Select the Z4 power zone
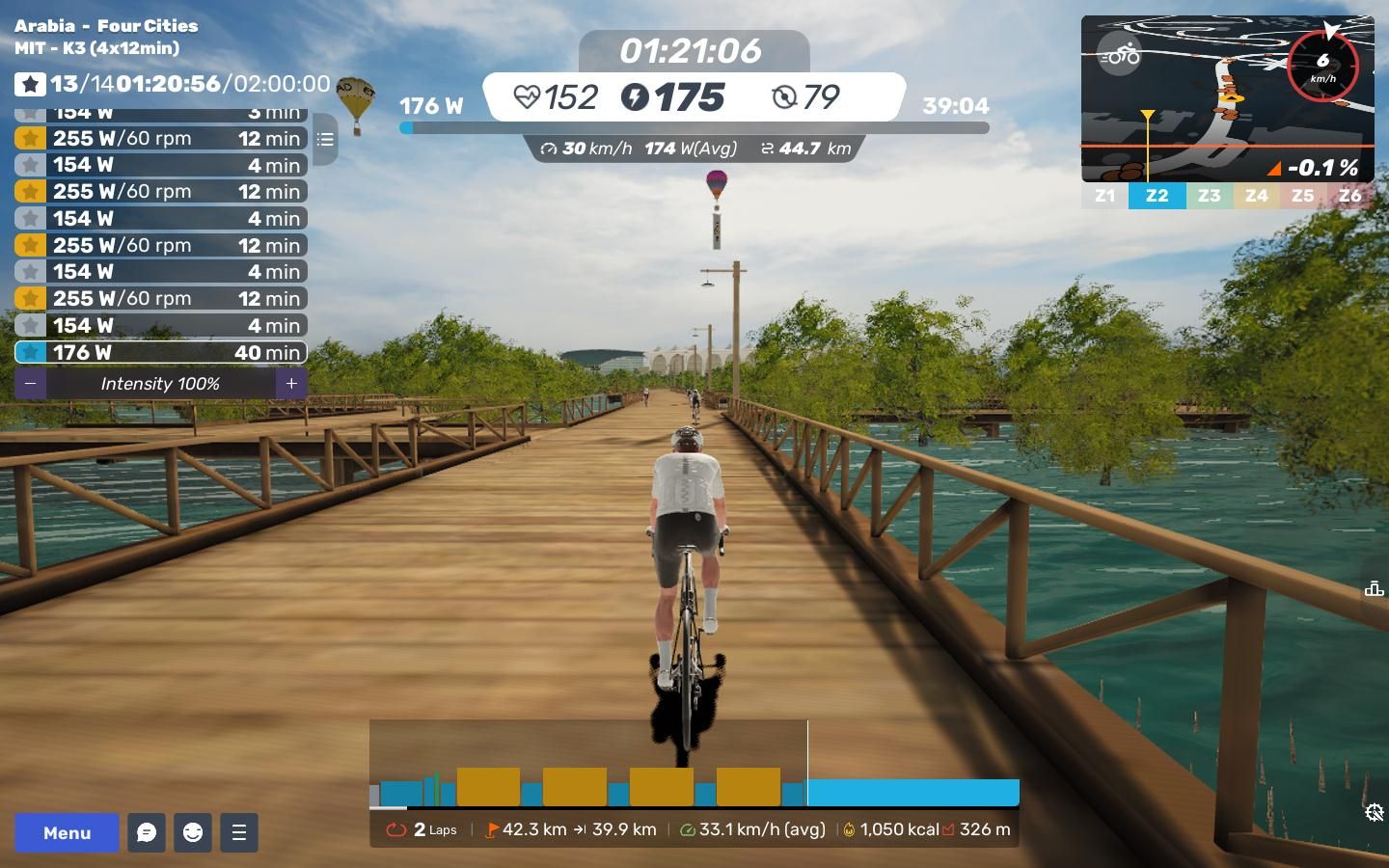The image size is (1389, 868). (1256, 196)
